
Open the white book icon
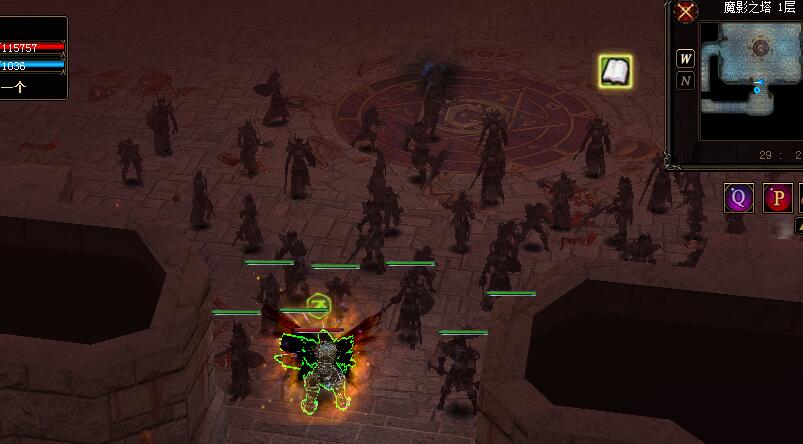point(614,70)
